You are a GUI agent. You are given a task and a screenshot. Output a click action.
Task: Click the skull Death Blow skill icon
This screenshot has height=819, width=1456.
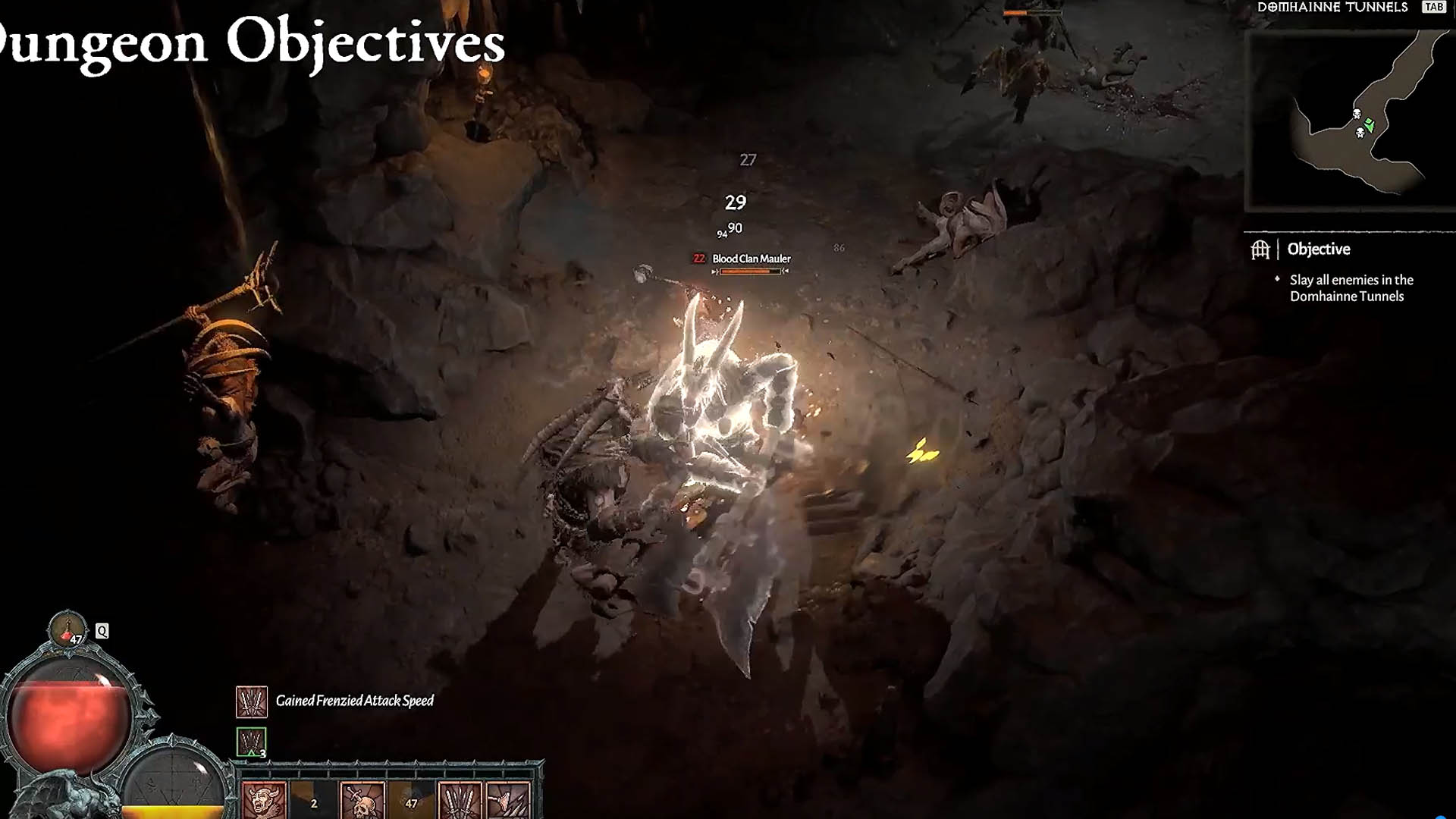[x=361, y=802]
